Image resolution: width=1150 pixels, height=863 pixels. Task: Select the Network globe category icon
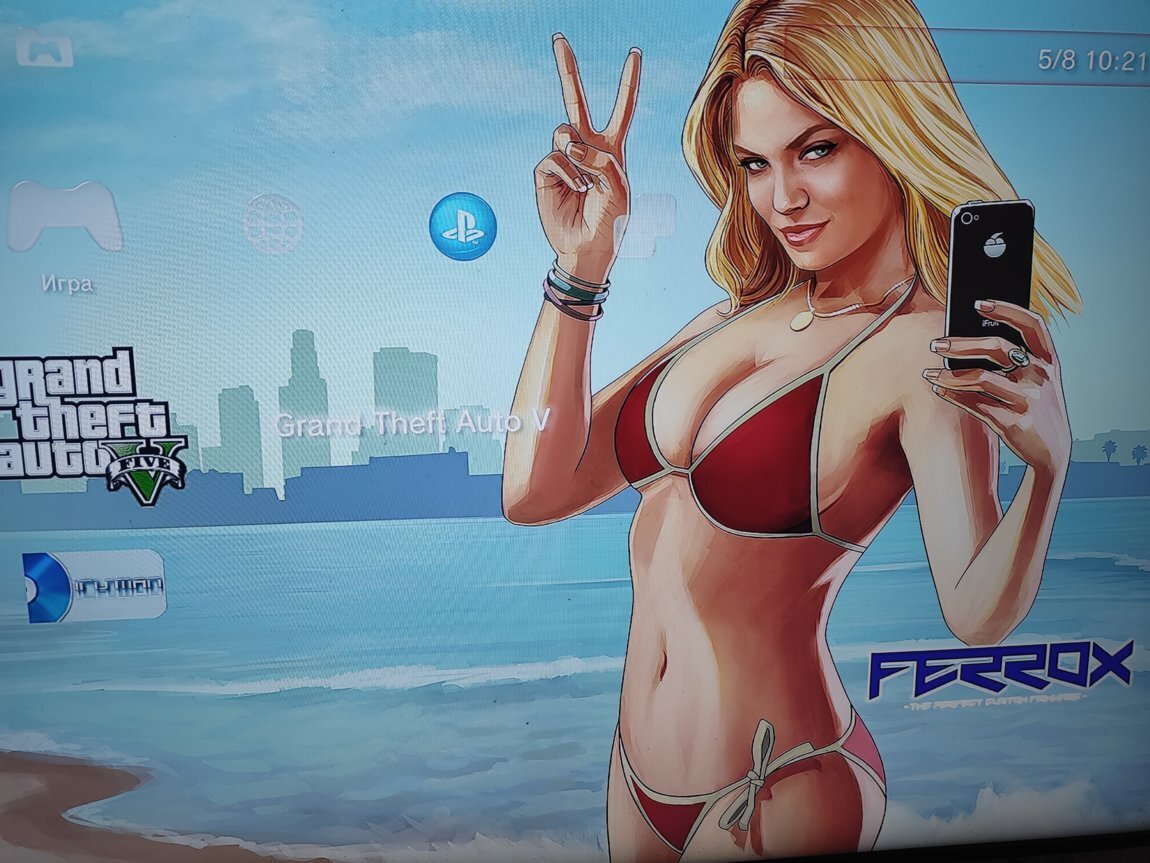[x=272, y=223]
